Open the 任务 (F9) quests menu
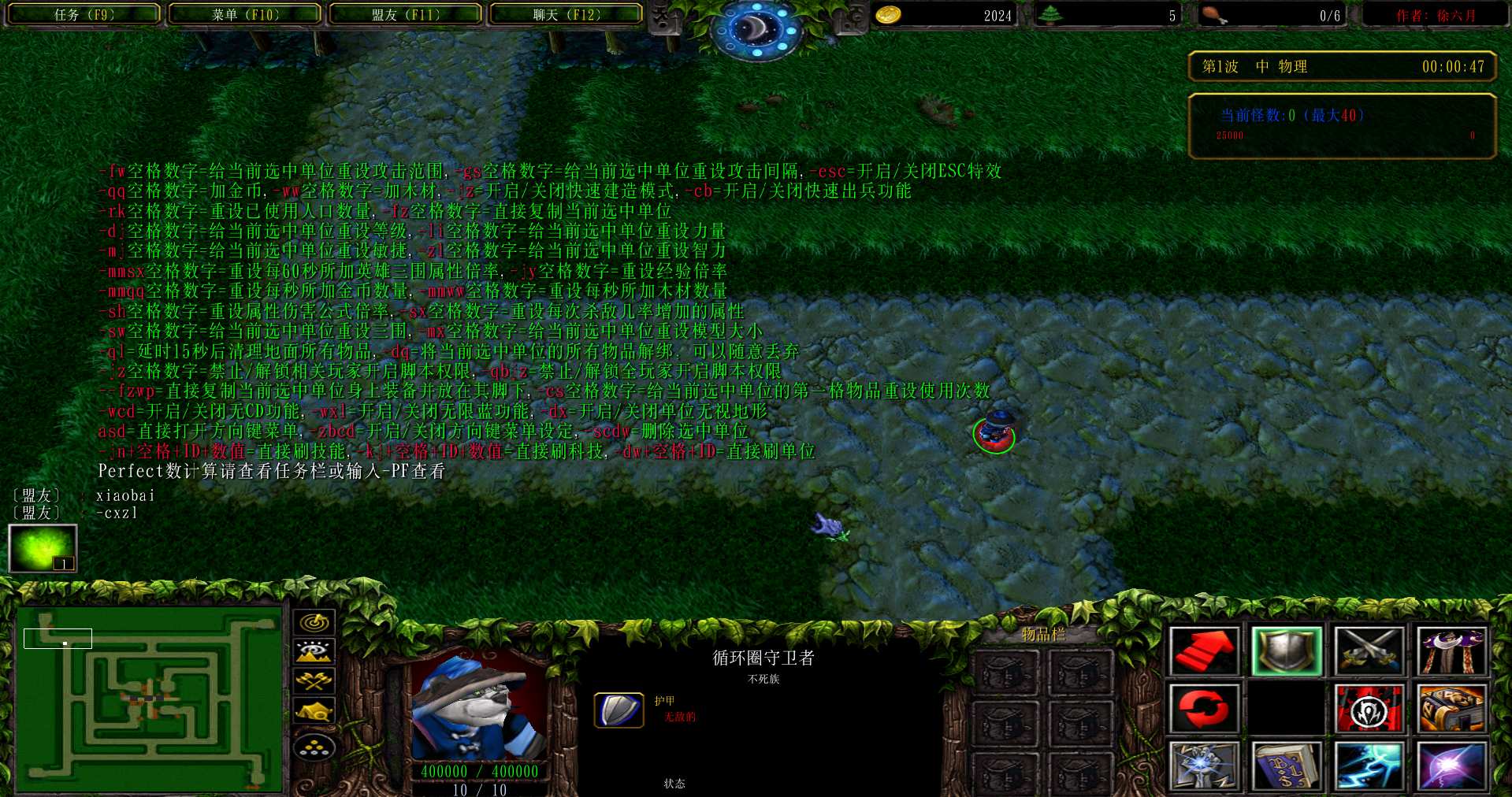The height and width of the screenshot is (797, 1512). click(x=84, y=14)
